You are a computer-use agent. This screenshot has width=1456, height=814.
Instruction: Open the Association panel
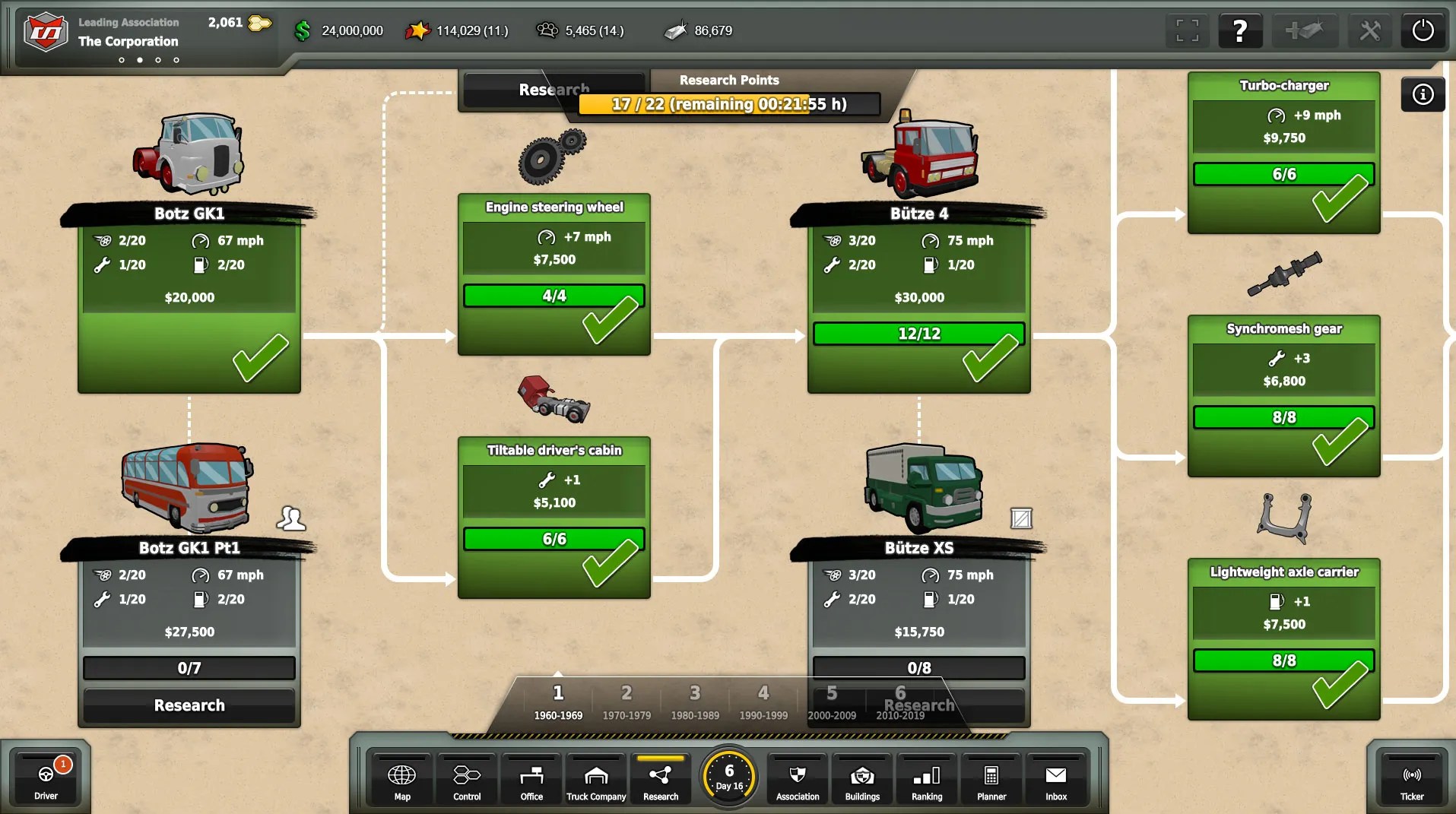pyautogui.click(x=797, y=778)
